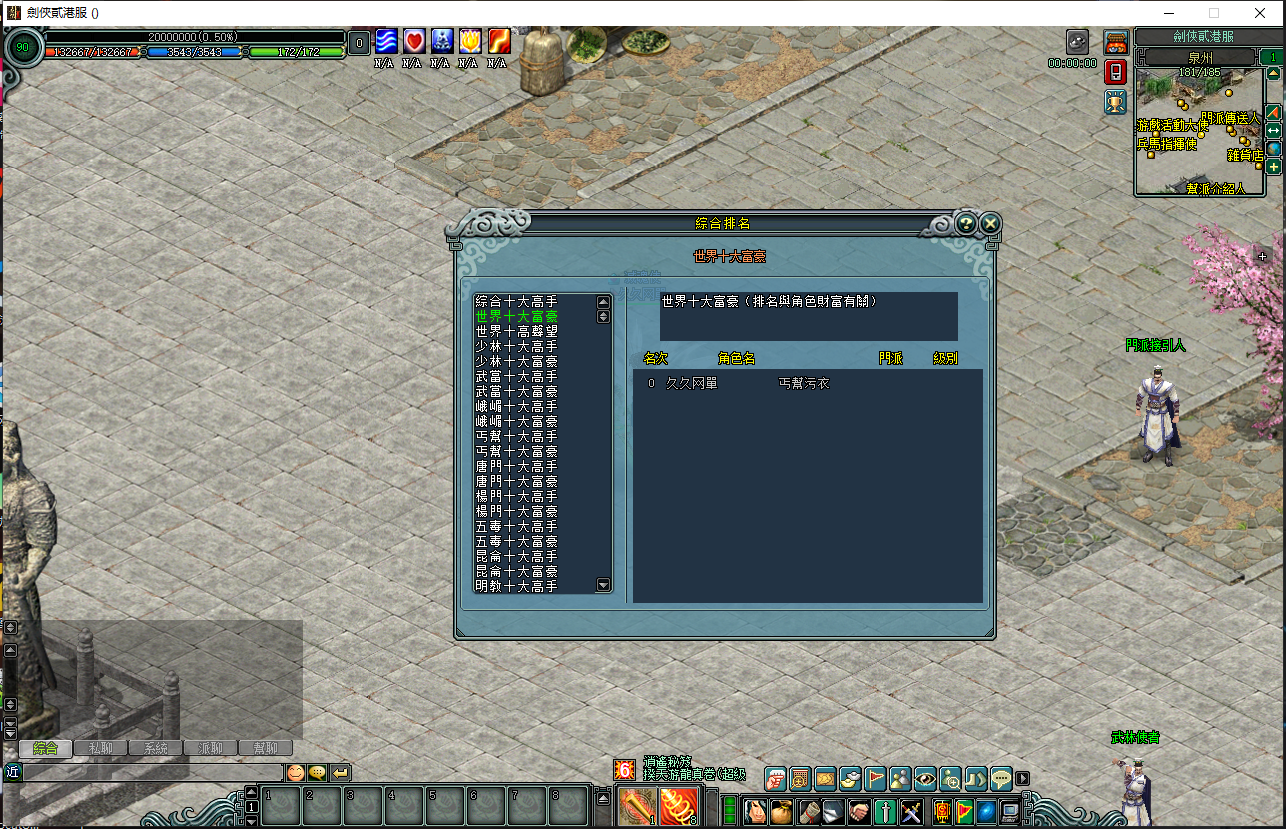
Task: Click the crossed swords icon
Action: tap(911, 811)
